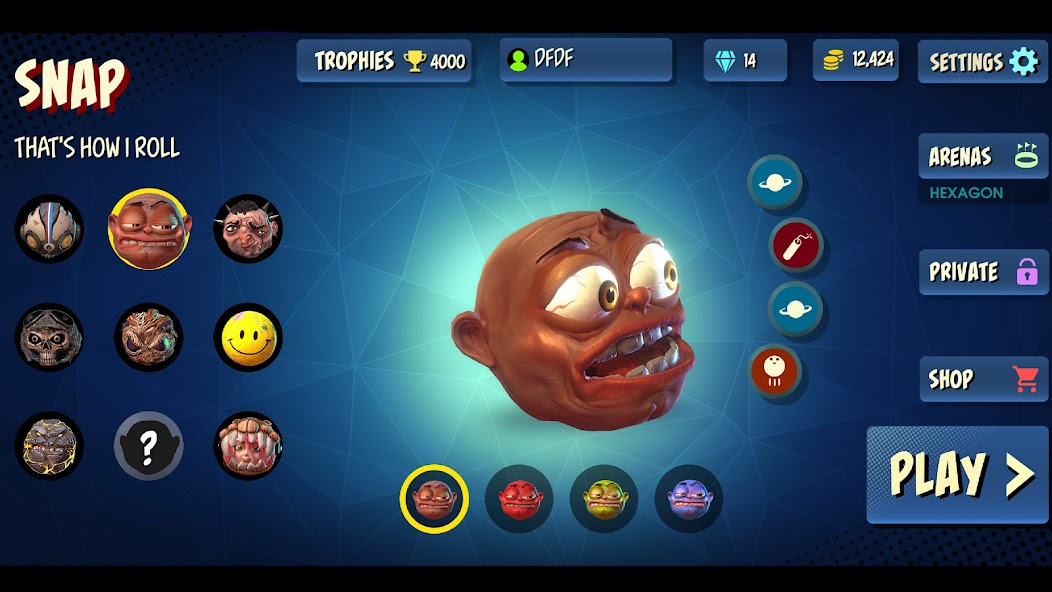Open the Shop
The width and height of the screenshot is (1052, 592).
[x=983, y=379]
